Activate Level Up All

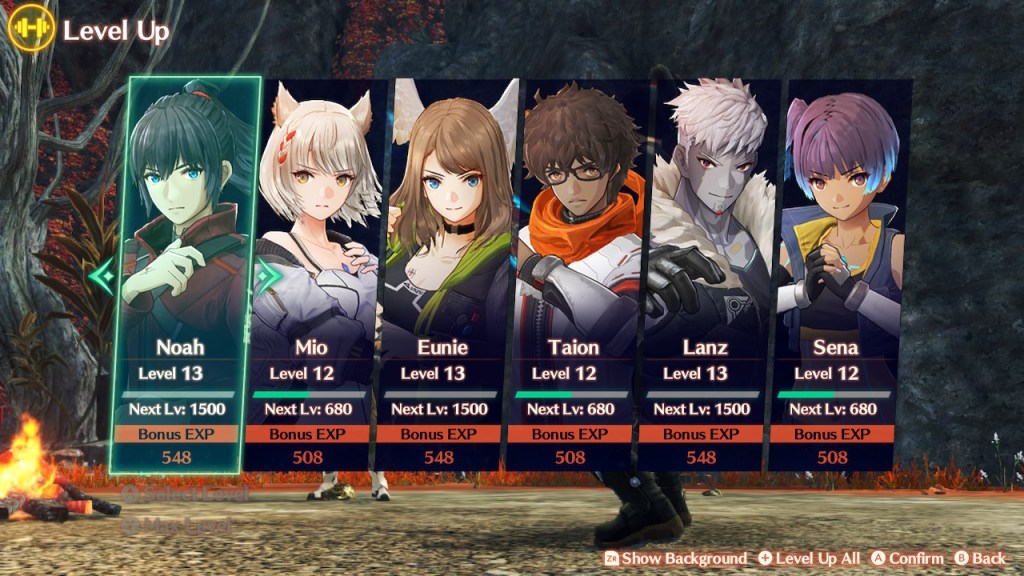[809, 558]
